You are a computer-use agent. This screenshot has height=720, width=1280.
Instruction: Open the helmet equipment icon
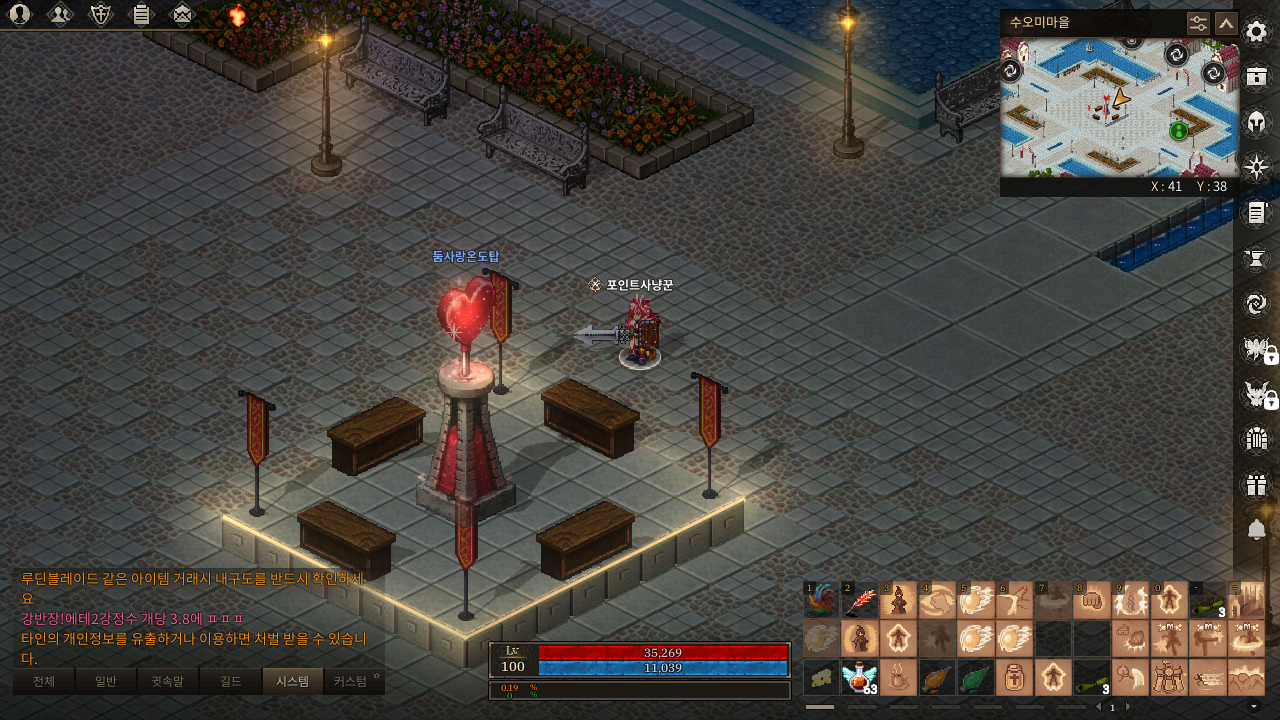pyautogui.click(x=1256, y=122)
